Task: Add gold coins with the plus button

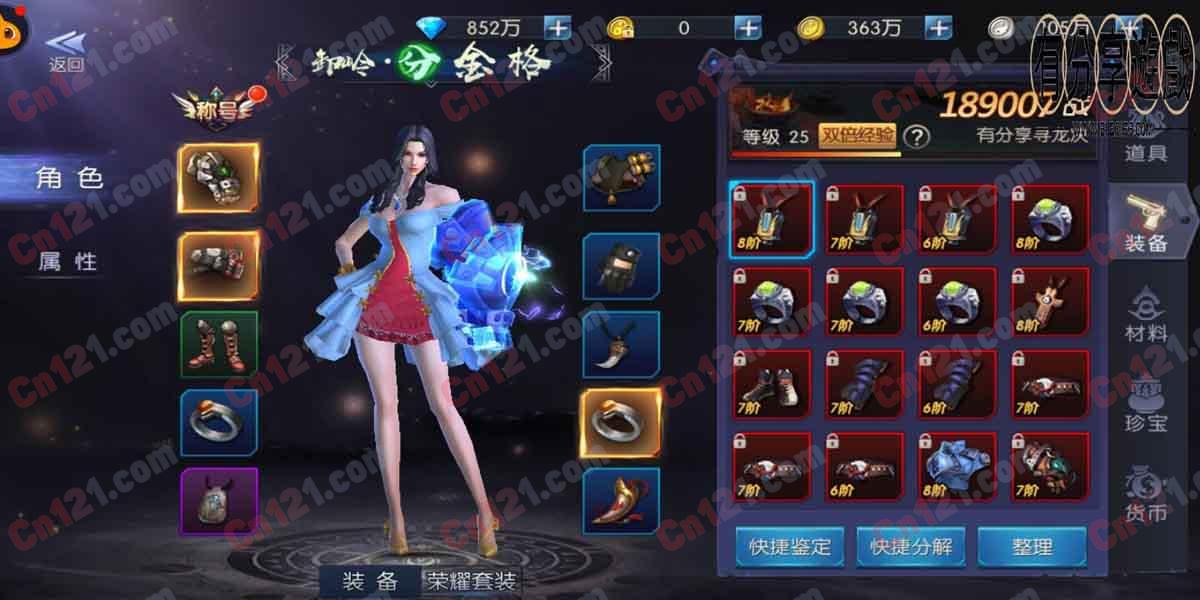Action: coord(938,28)
